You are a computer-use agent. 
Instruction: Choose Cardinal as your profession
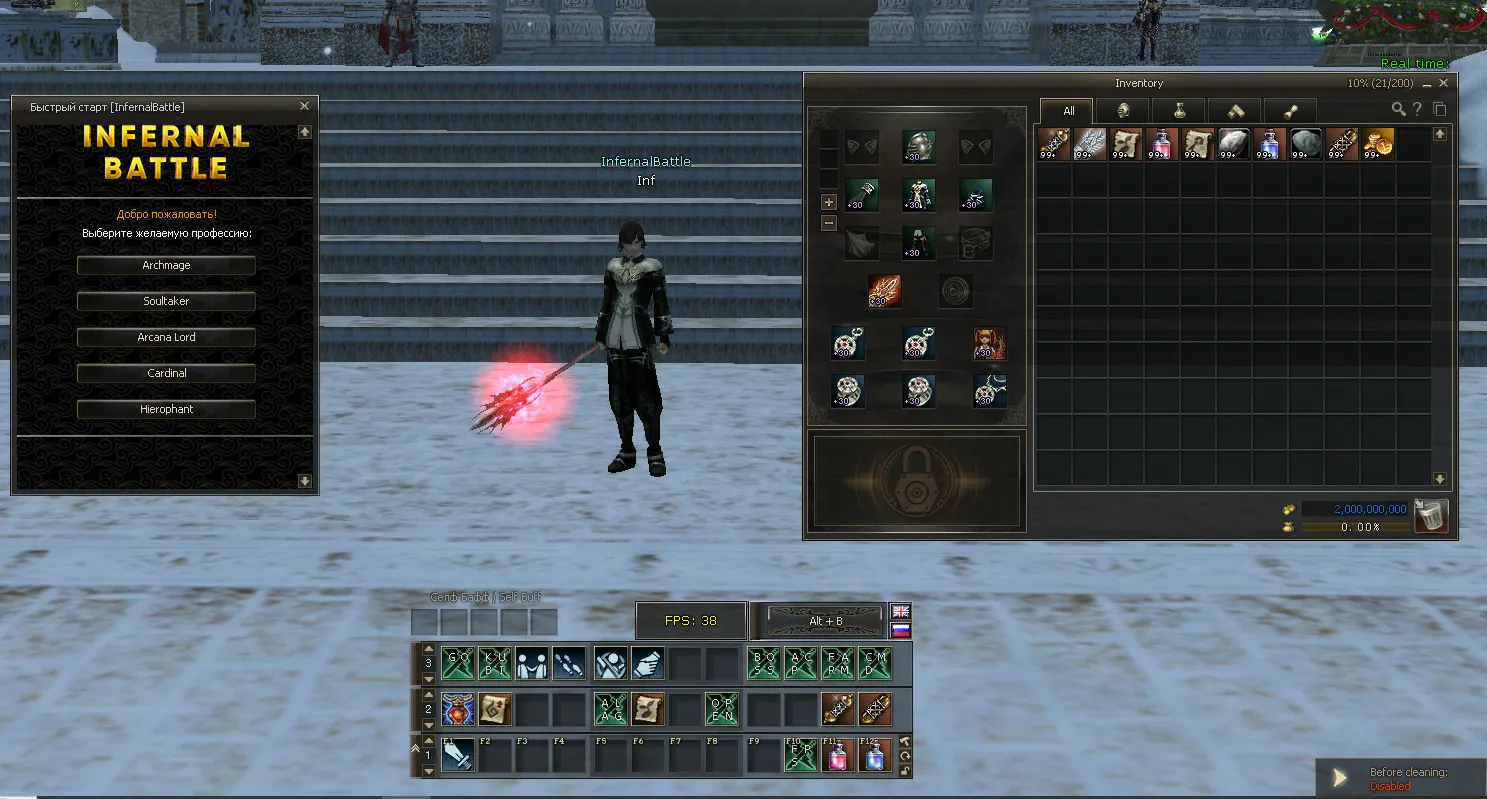(x=166, y=373)
